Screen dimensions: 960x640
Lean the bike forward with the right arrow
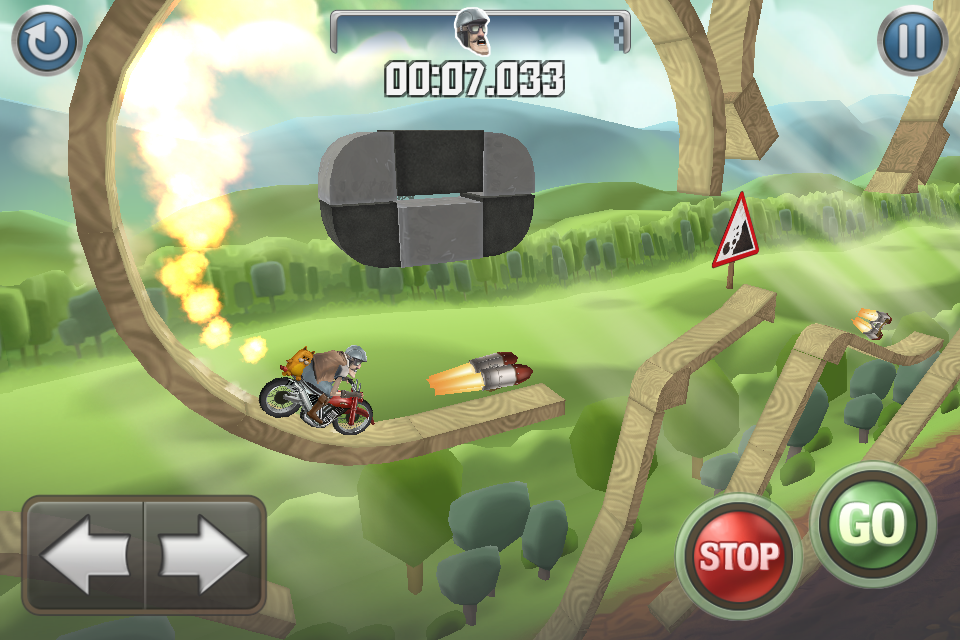tap(204, 553)
